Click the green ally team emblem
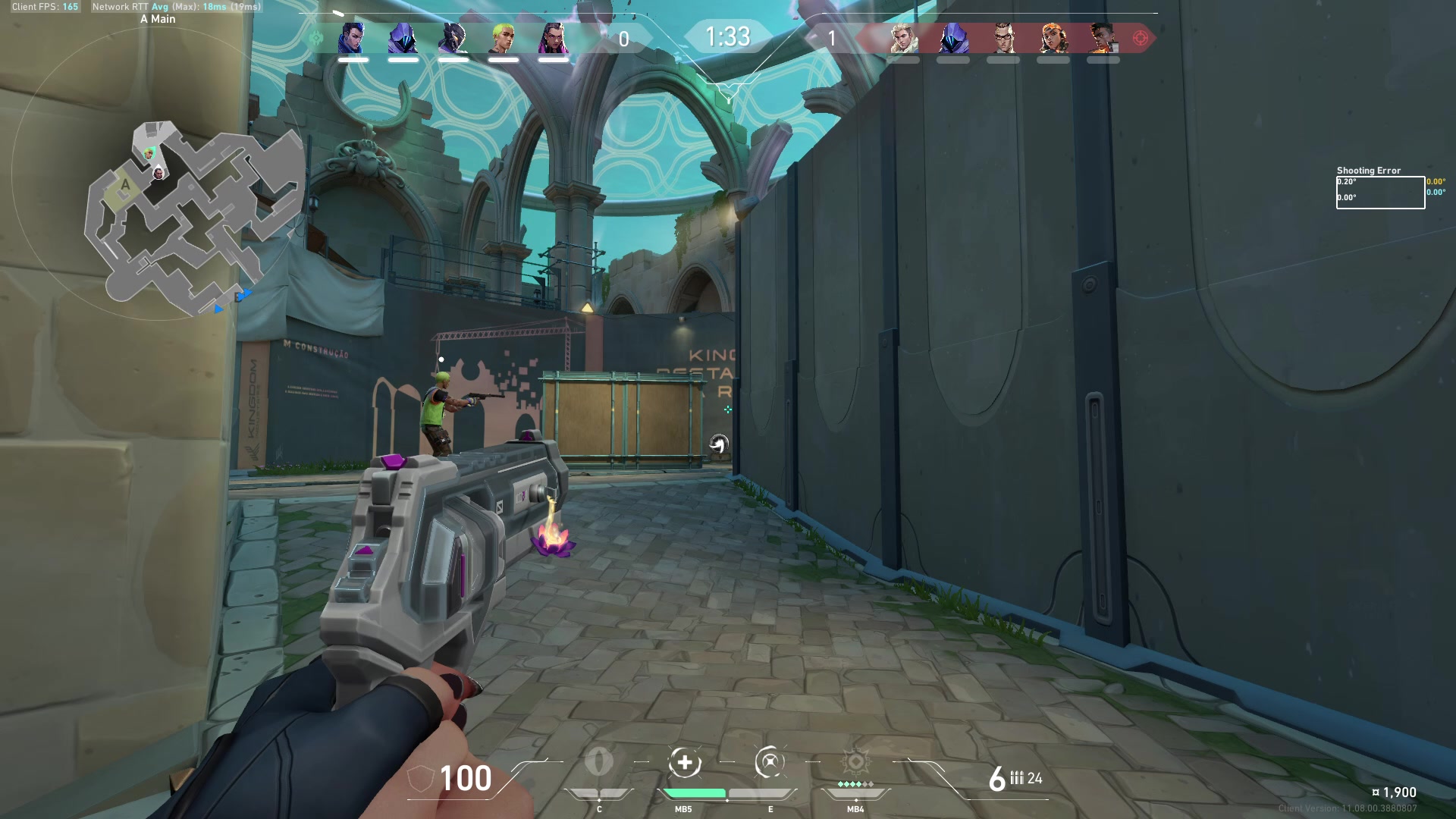The width and height of the screenshot is (1456, 819). click(x=317, y=38)
